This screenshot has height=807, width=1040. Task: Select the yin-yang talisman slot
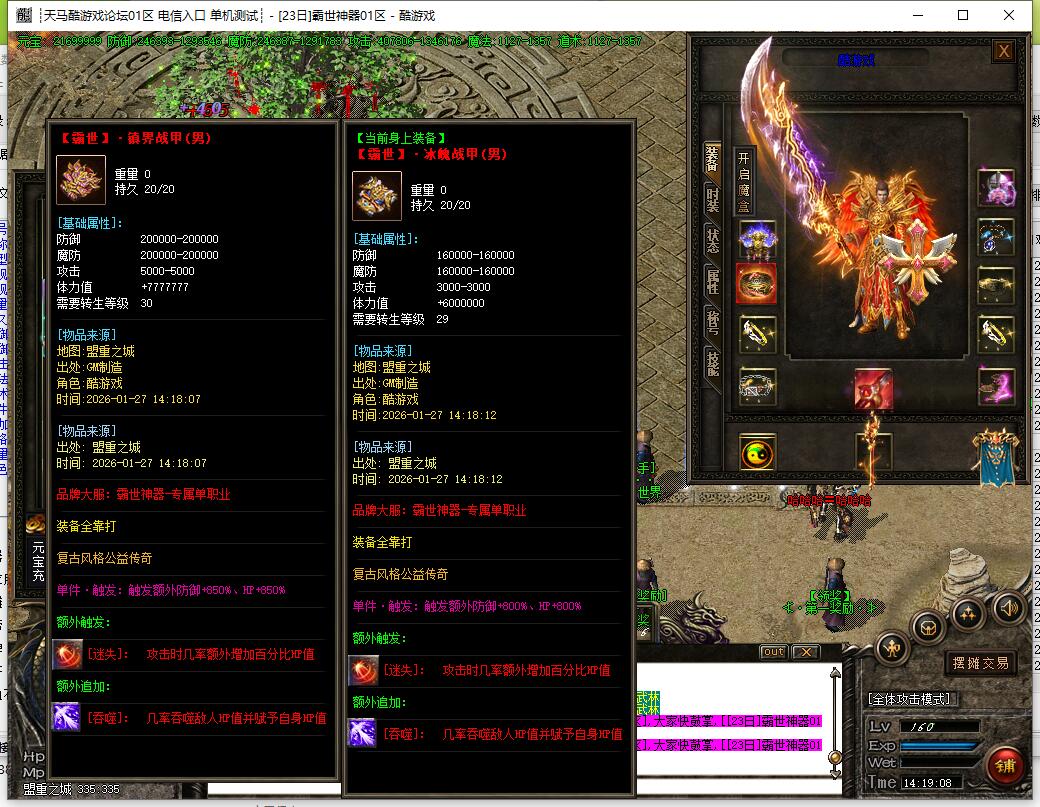point(757,453)
